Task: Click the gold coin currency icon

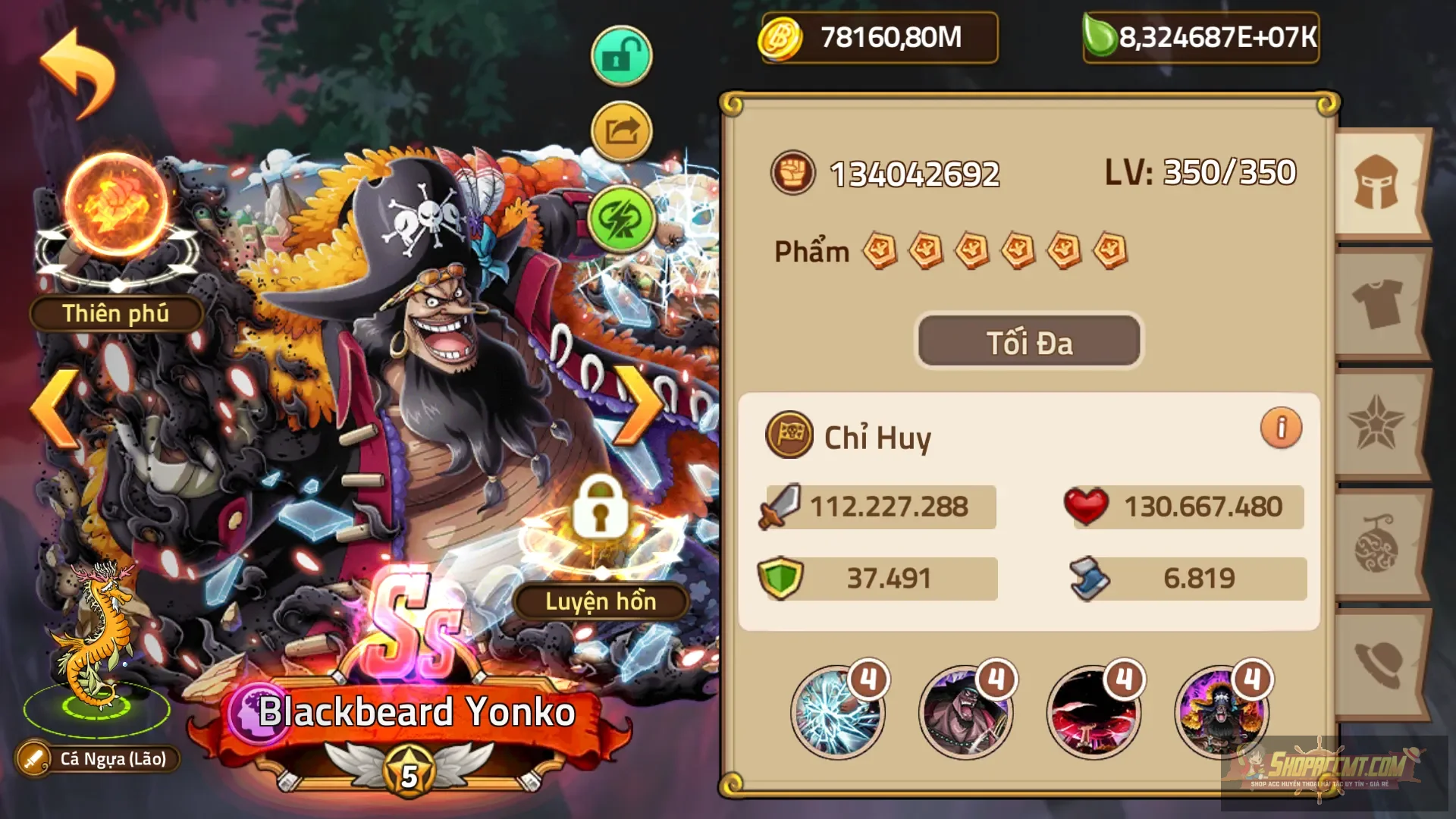Action: click(x=781, y=36)
